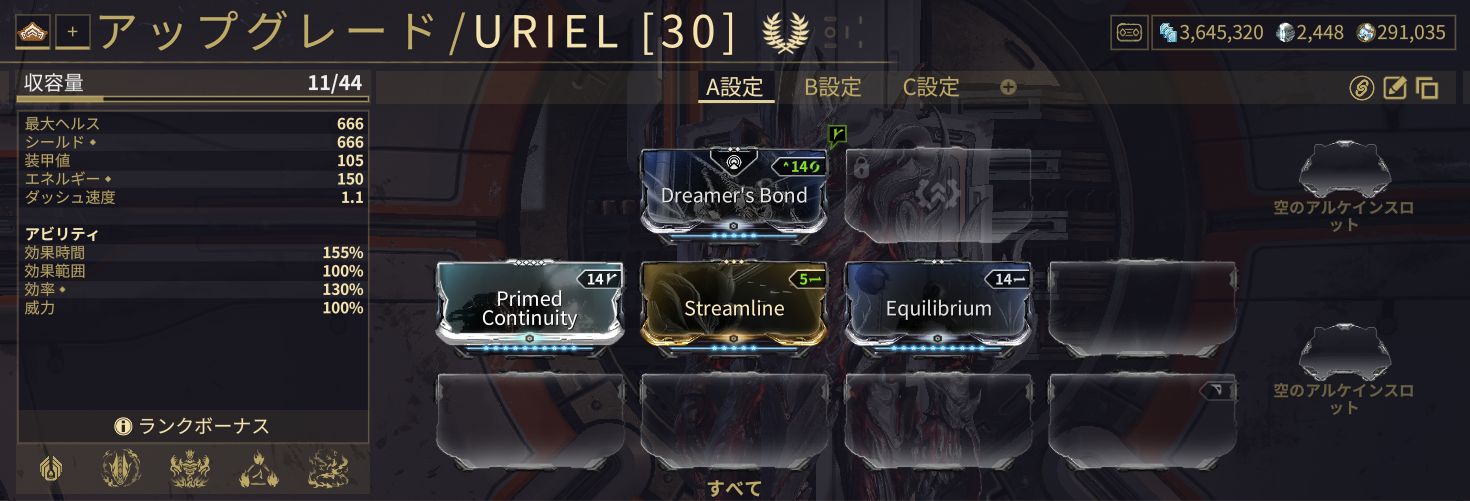Viewport: 1470px width, 501px height.
Task: Switch to the A設定 loadout tab
Action: tap(735, 87)
